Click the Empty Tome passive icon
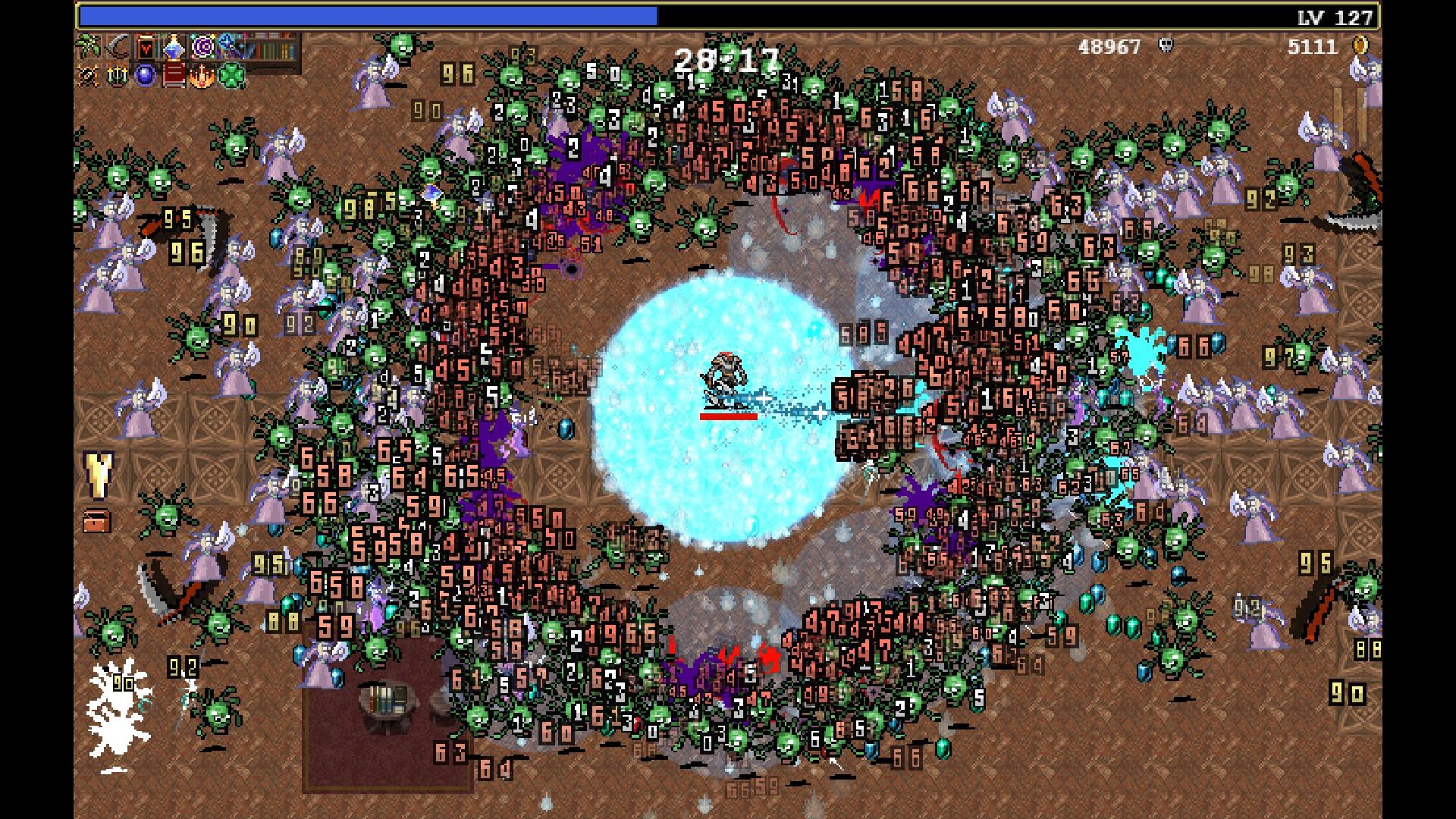The height and width of the screenshot is (819, 1456). click(x=174, y=76)
